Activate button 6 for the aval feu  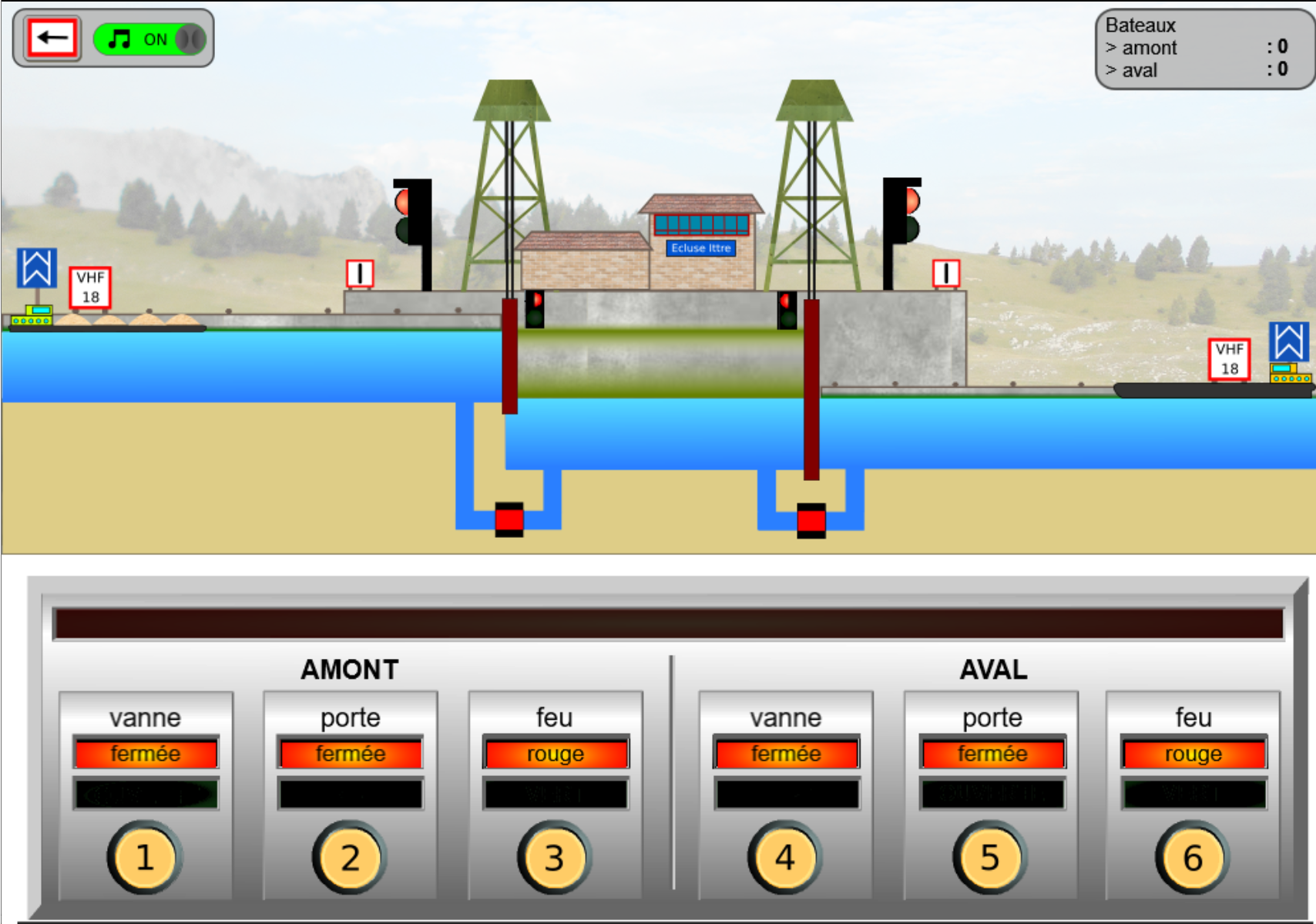[1192, 857]
